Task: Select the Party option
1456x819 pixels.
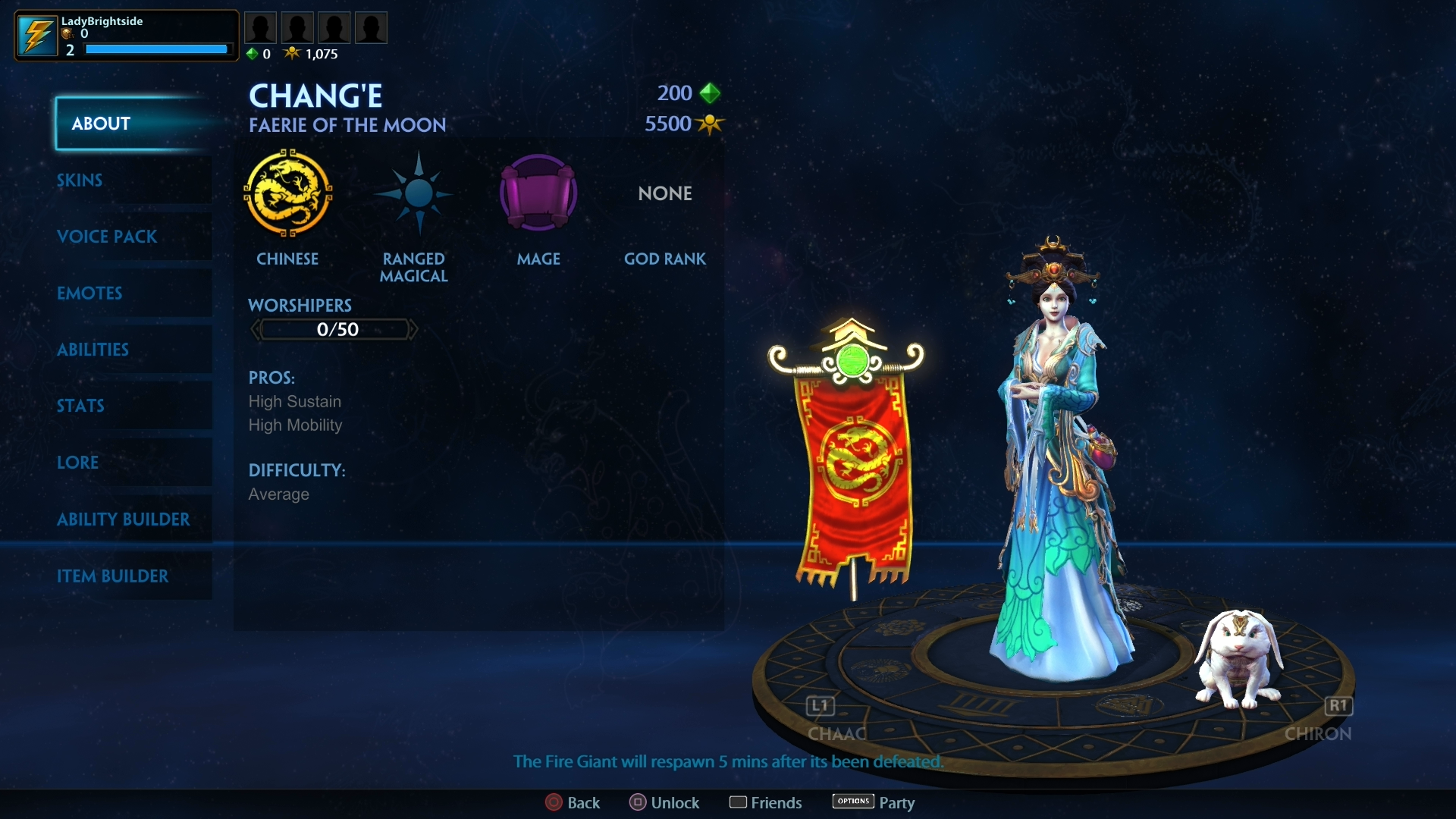Action: [x=874, y=802]
